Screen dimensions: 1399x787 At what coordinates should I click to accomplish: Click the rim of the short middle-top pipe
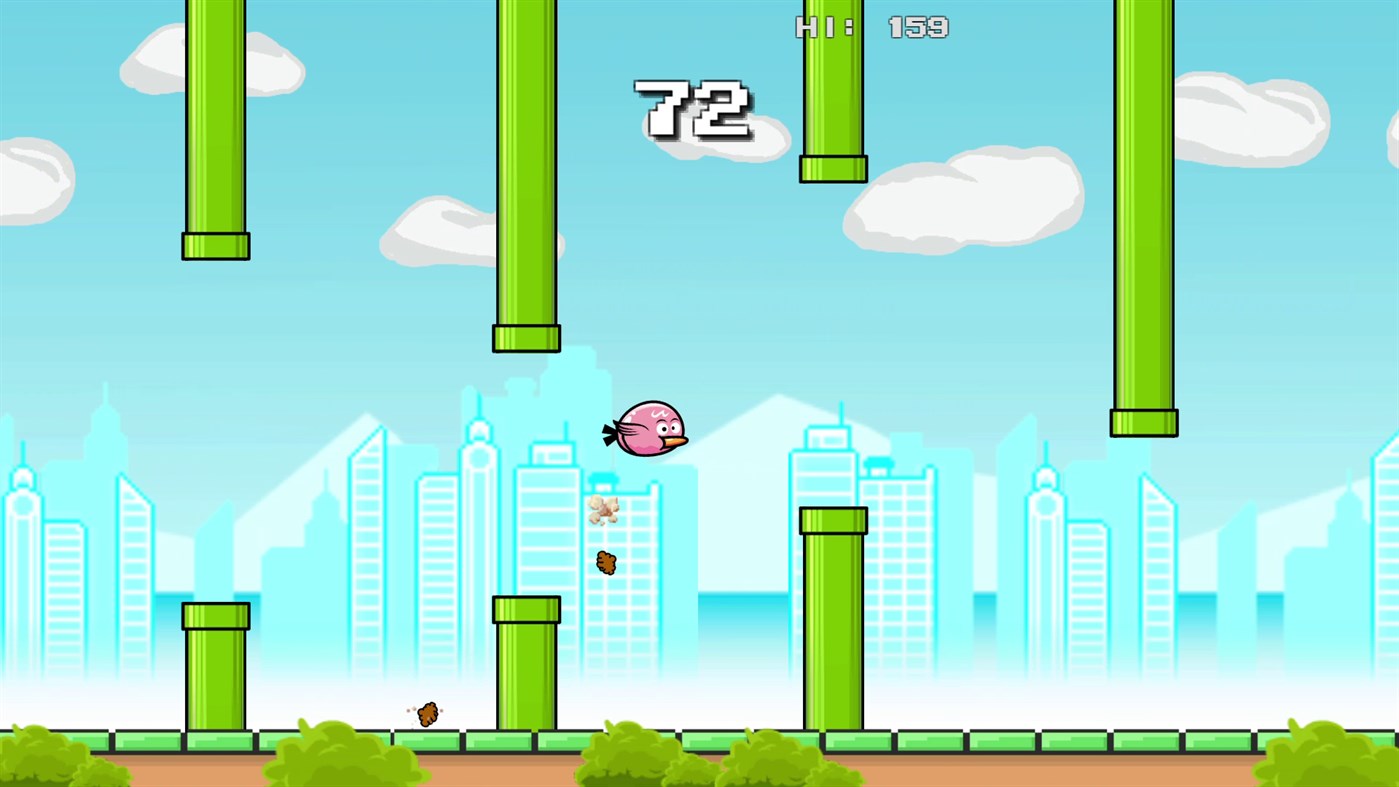[x=833, y=168]
